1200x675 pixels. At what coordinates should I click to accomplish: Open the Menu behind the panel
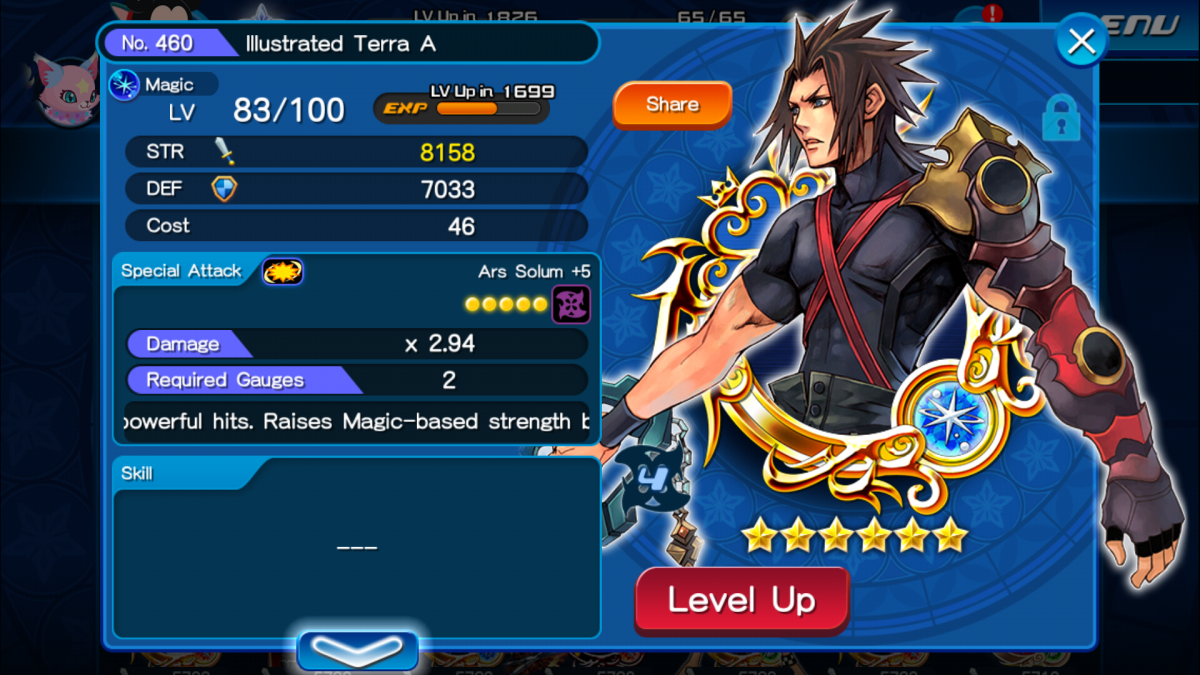(1150, 25)
